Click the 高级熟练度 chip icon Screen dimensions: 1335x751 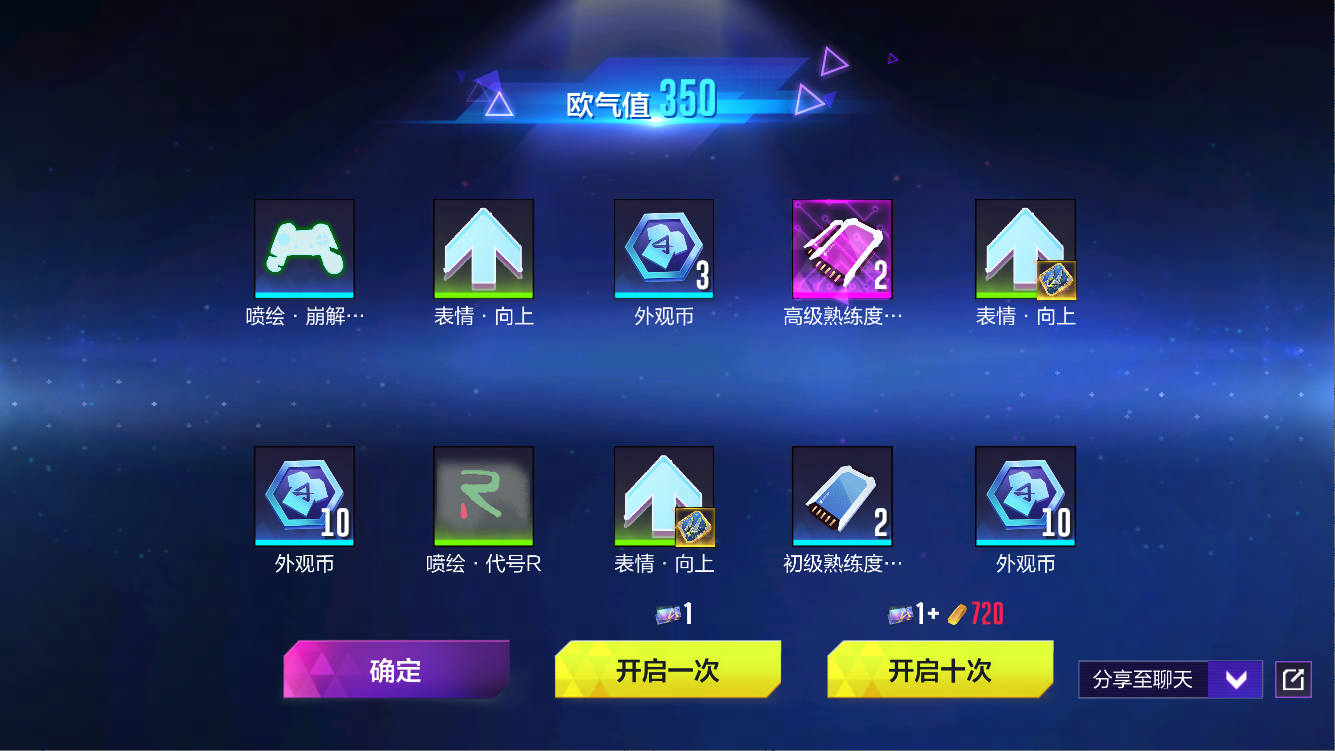coord(842,248)
